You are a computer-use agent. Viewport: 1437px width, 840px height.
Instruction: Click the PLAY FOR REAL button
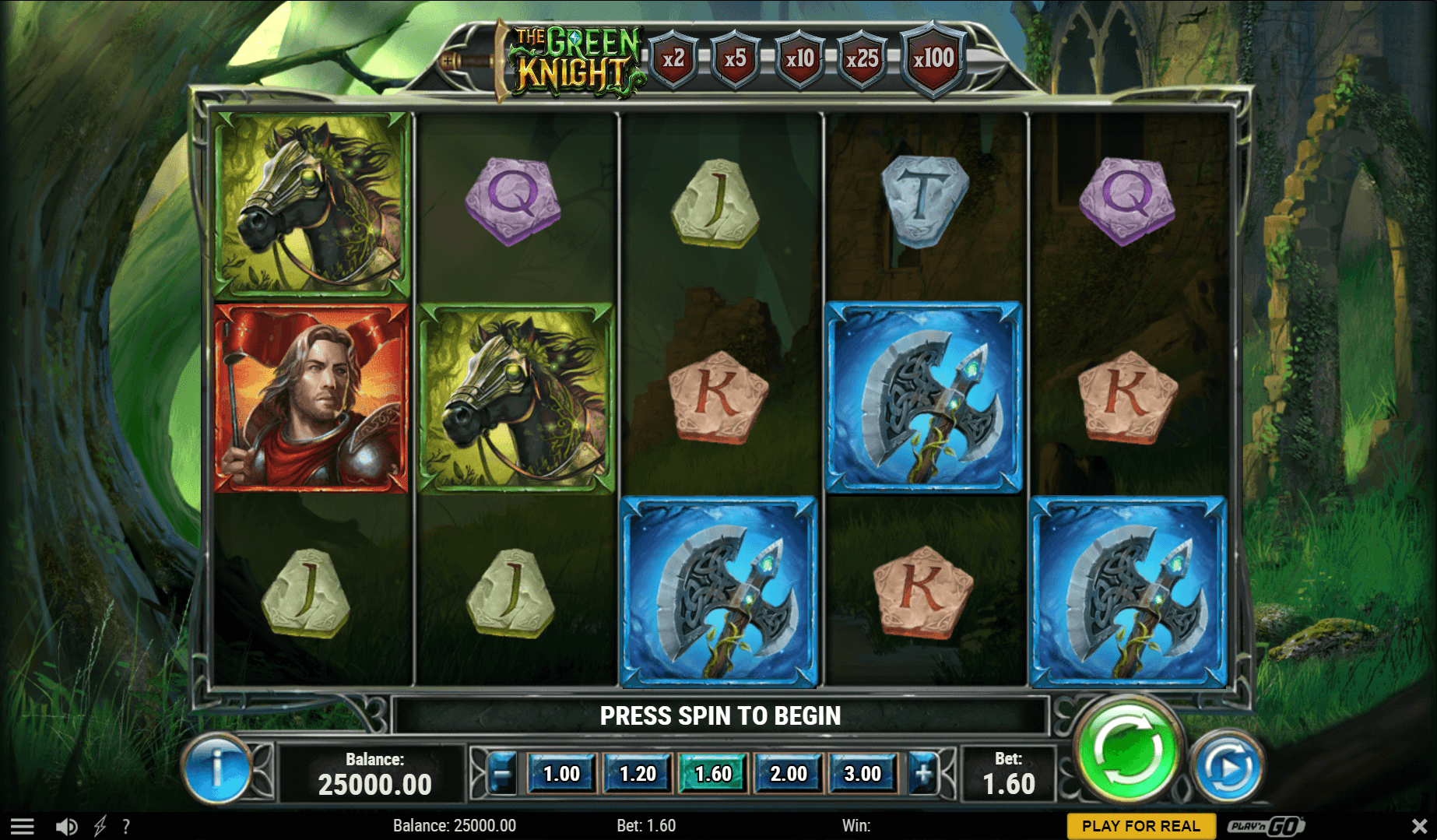point(1140,826)
